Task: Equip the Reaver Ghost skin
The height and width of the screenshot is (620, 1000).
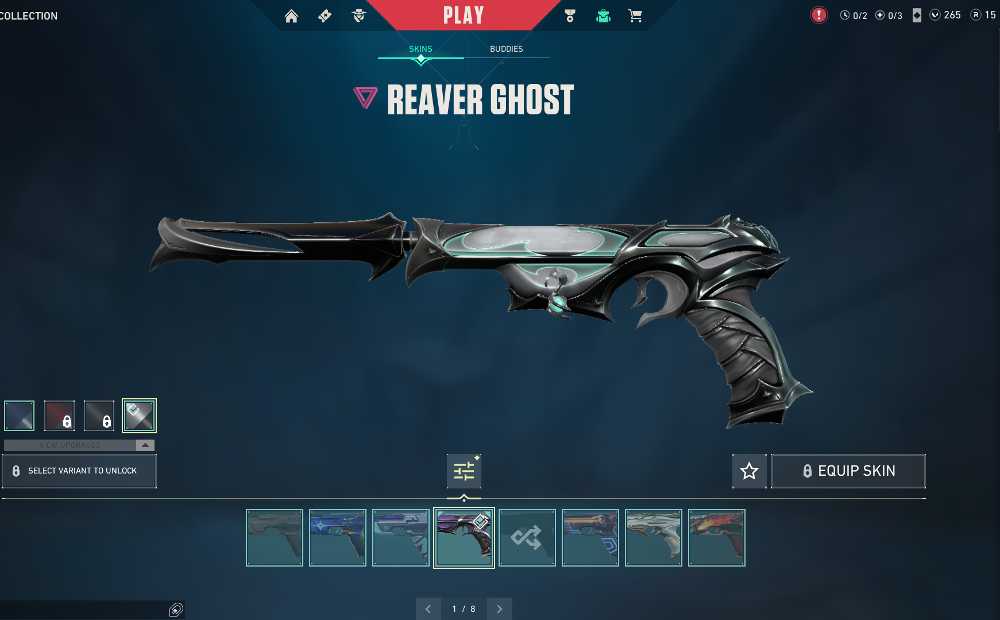Action: click(848, 471)
